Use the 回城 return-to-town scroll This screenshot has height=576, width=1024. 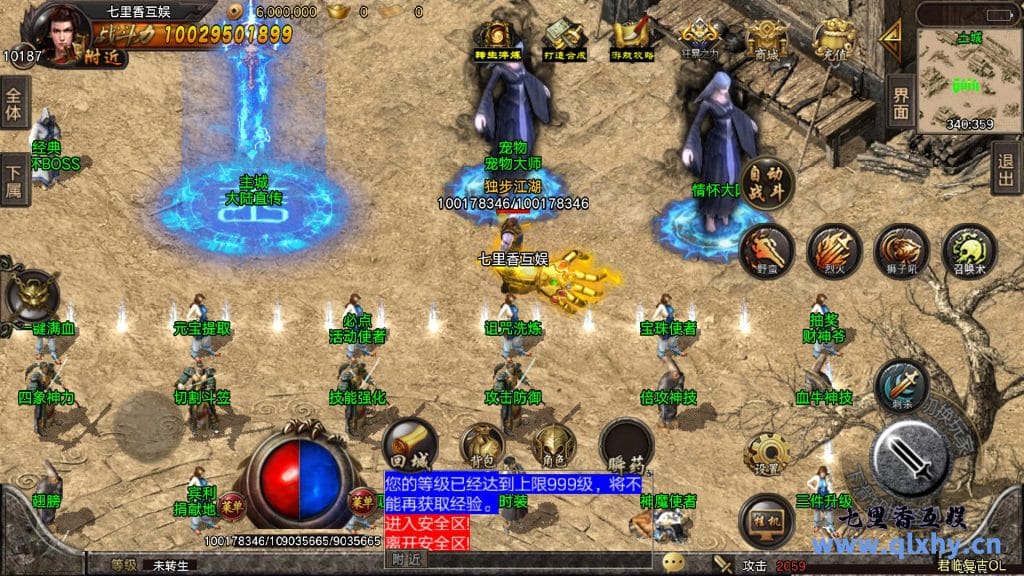tap(410, 445)
